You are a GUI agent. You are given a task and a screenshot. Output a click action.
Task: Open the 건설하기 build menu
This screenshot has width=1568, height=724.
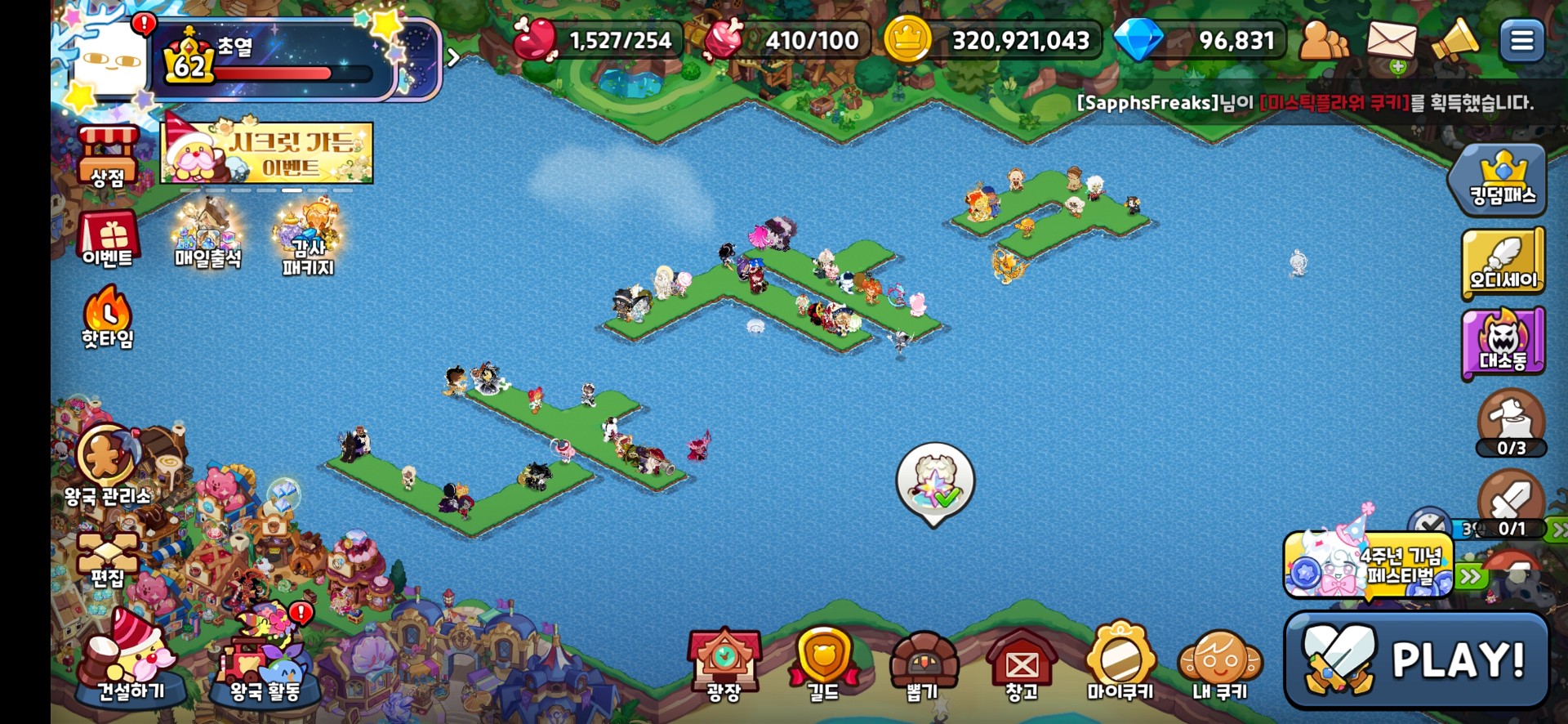131,663
